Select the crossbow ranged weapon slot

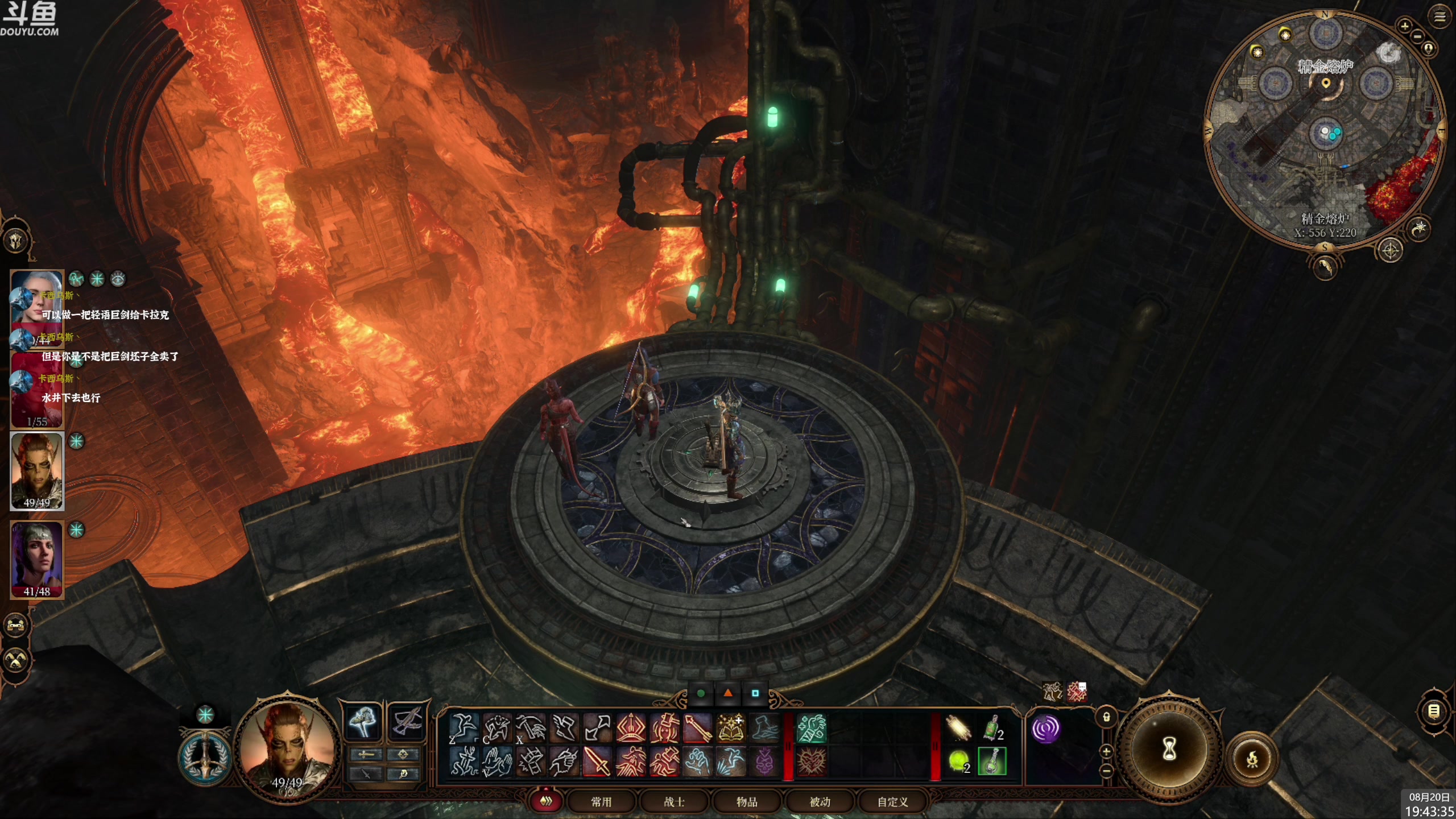(x=407, y=722)
